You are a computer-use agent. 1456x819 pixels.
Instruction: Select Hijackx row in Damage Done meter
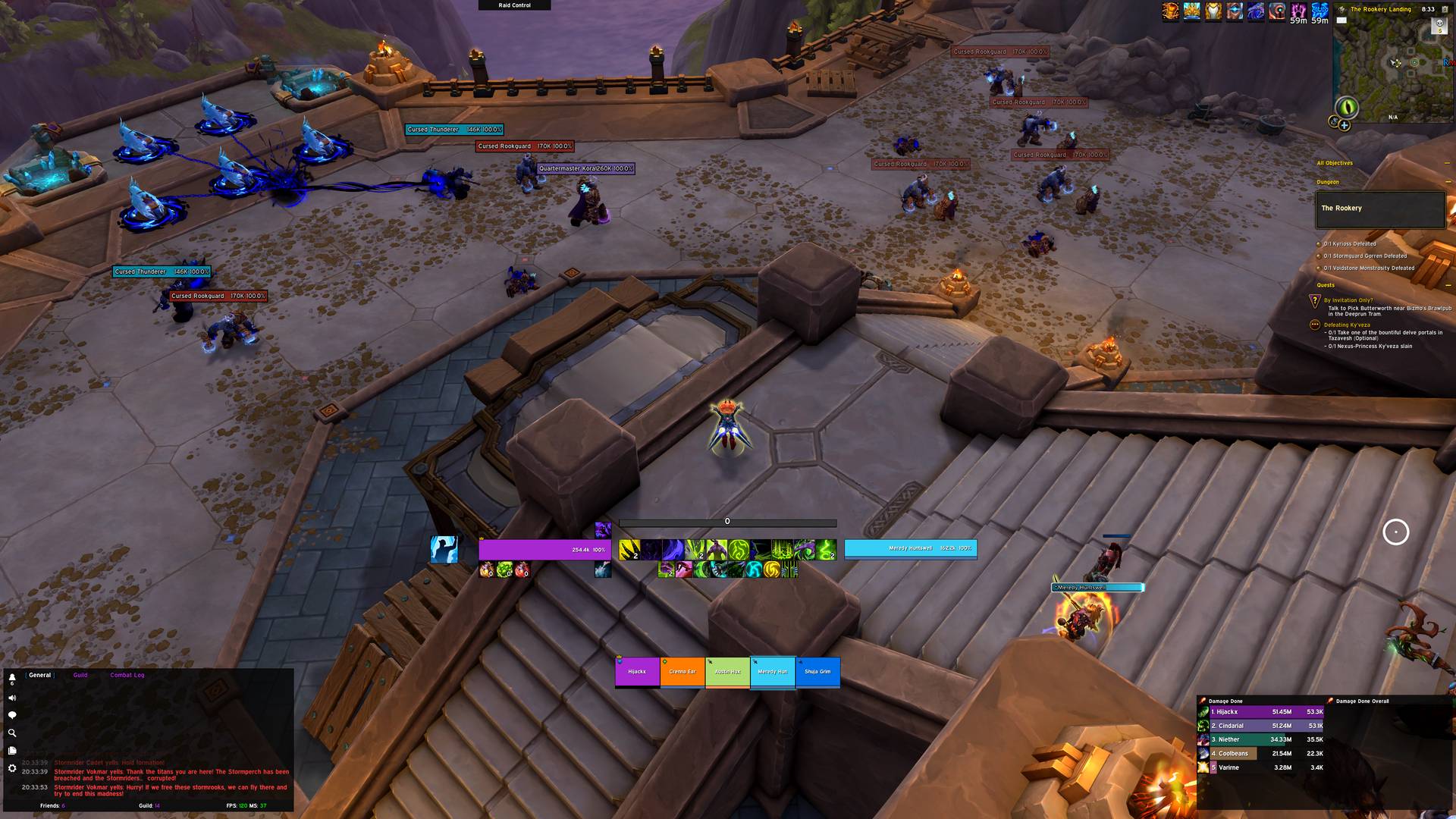click(1263, 712)
